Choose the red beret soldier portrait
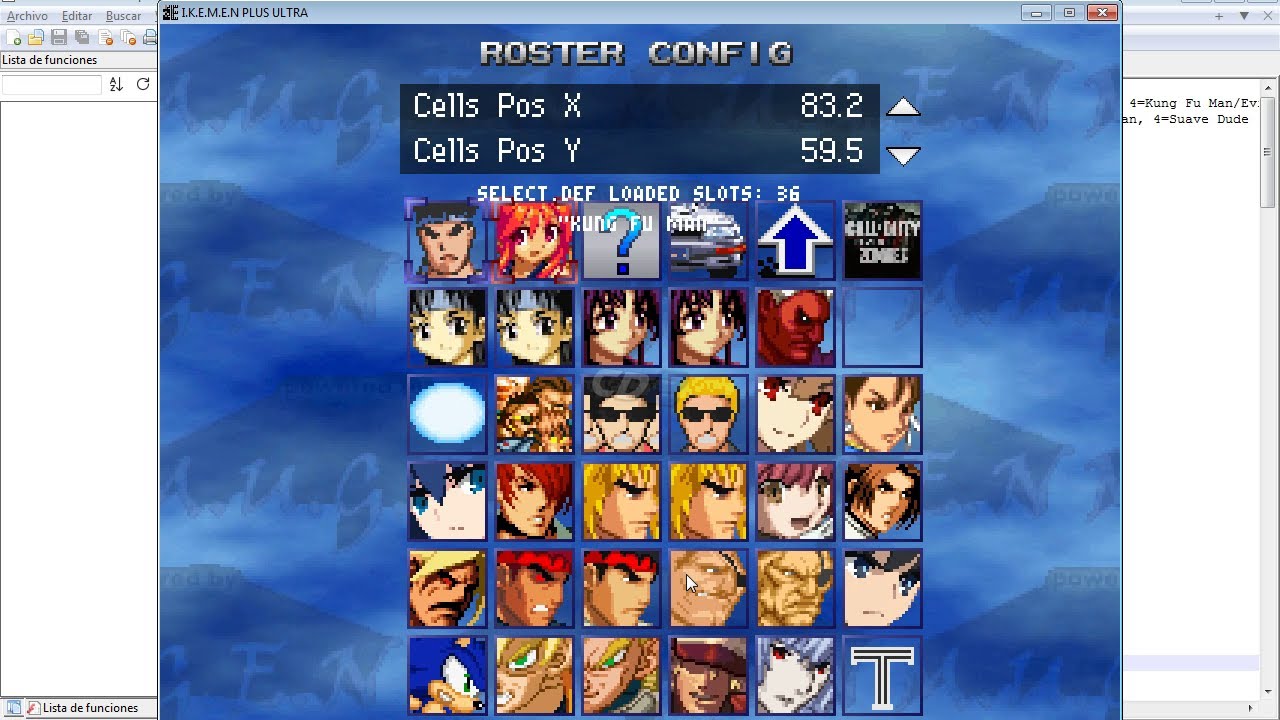1280x720 pixels. pyautogui.click(x=708, y=675)
